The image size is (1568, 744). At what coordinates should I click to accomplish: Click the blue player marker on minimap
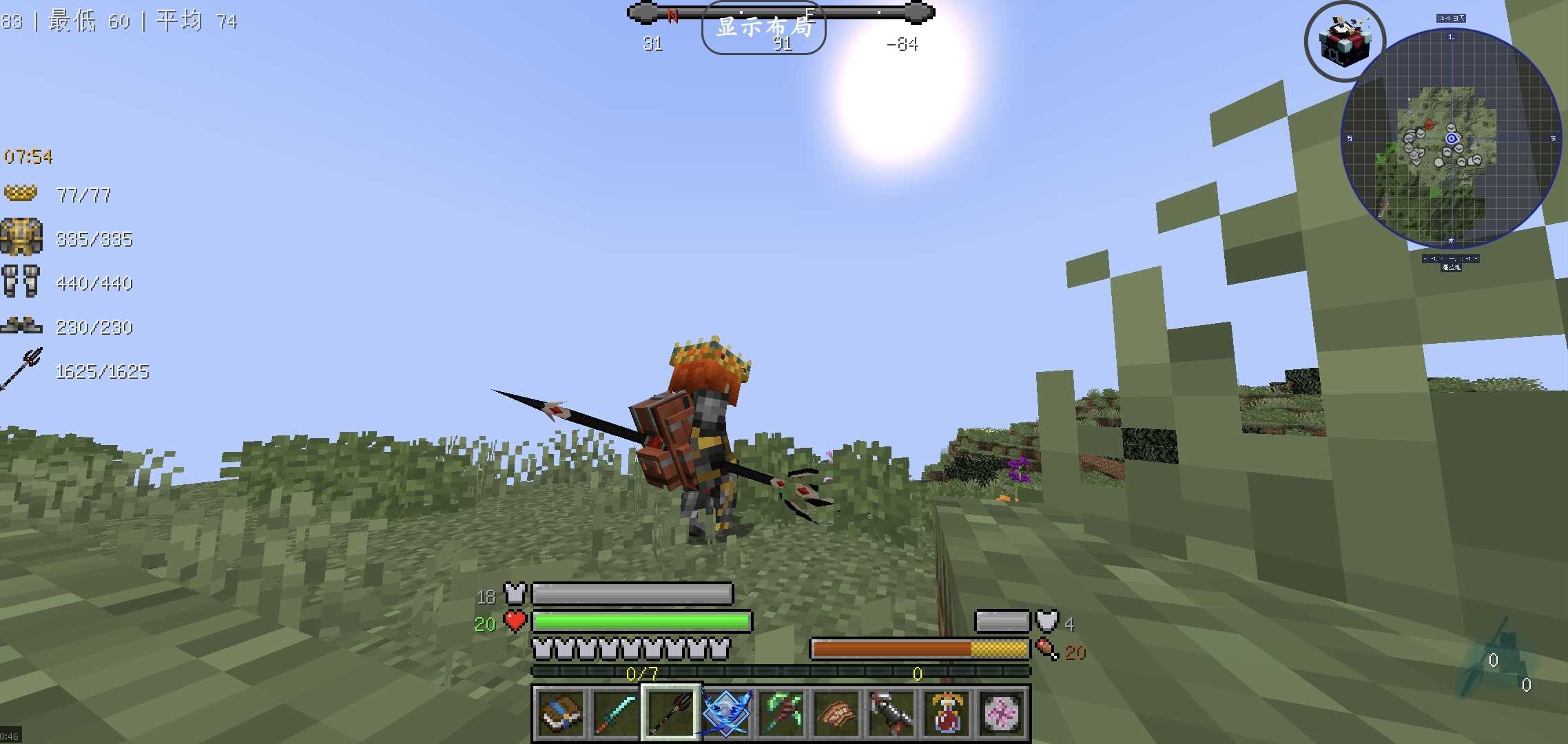pyautogui.click(x=1452, y=138)
